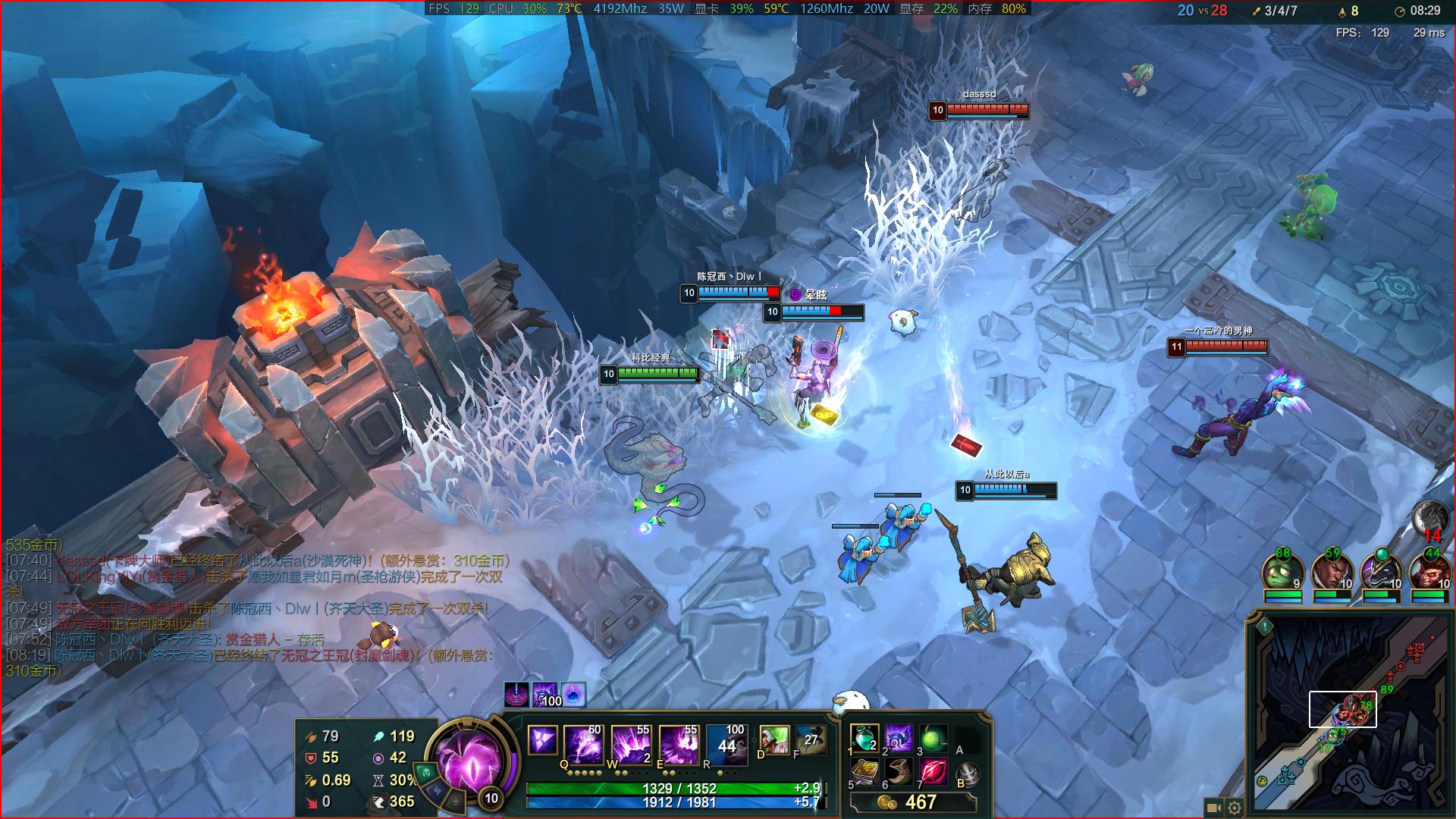Click the red crystal inventory item

point(934,773)
